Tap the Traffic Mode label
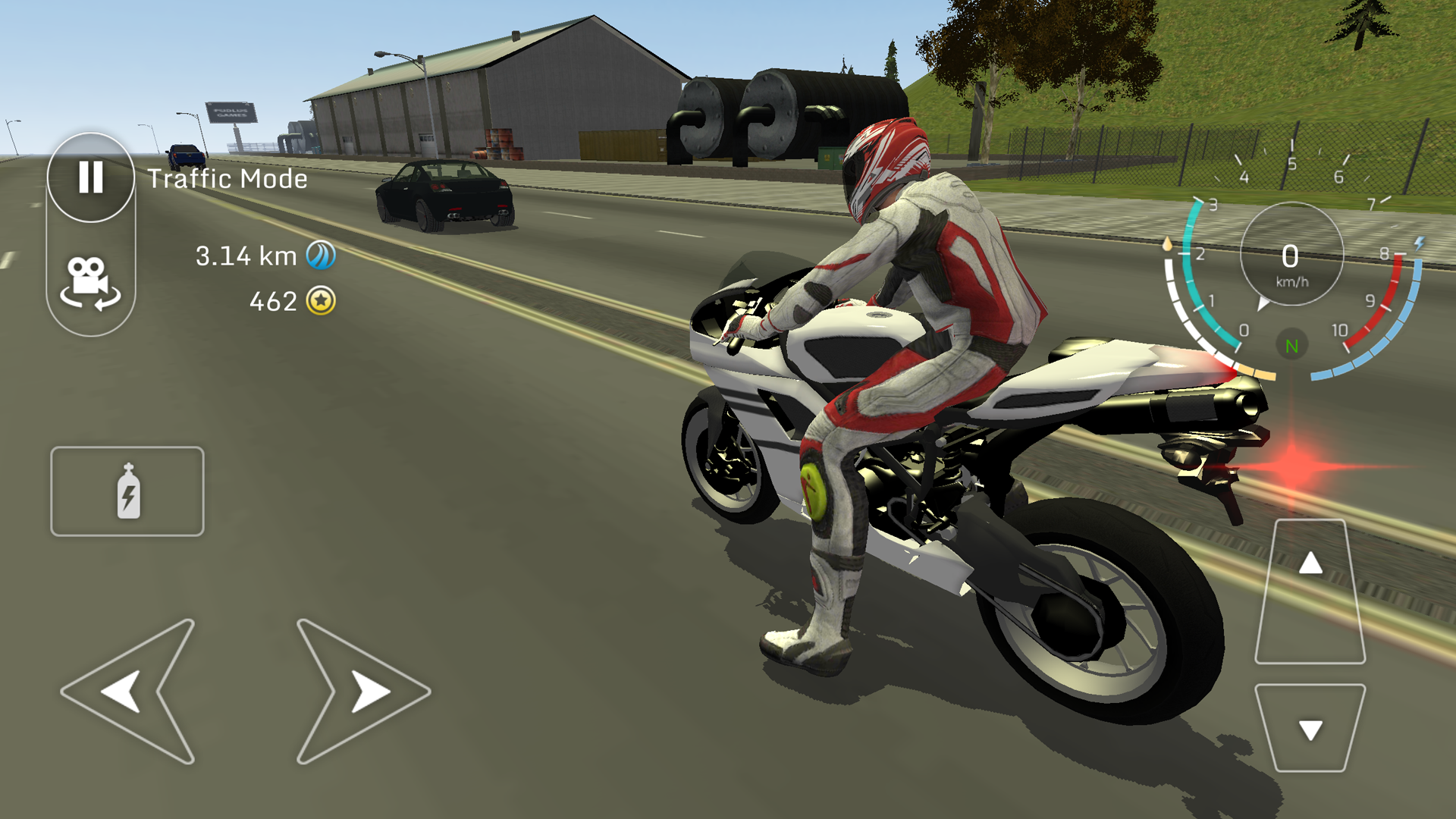This screenshot has height=819, width=1456. pyautogui.click(x=226, y=178)
